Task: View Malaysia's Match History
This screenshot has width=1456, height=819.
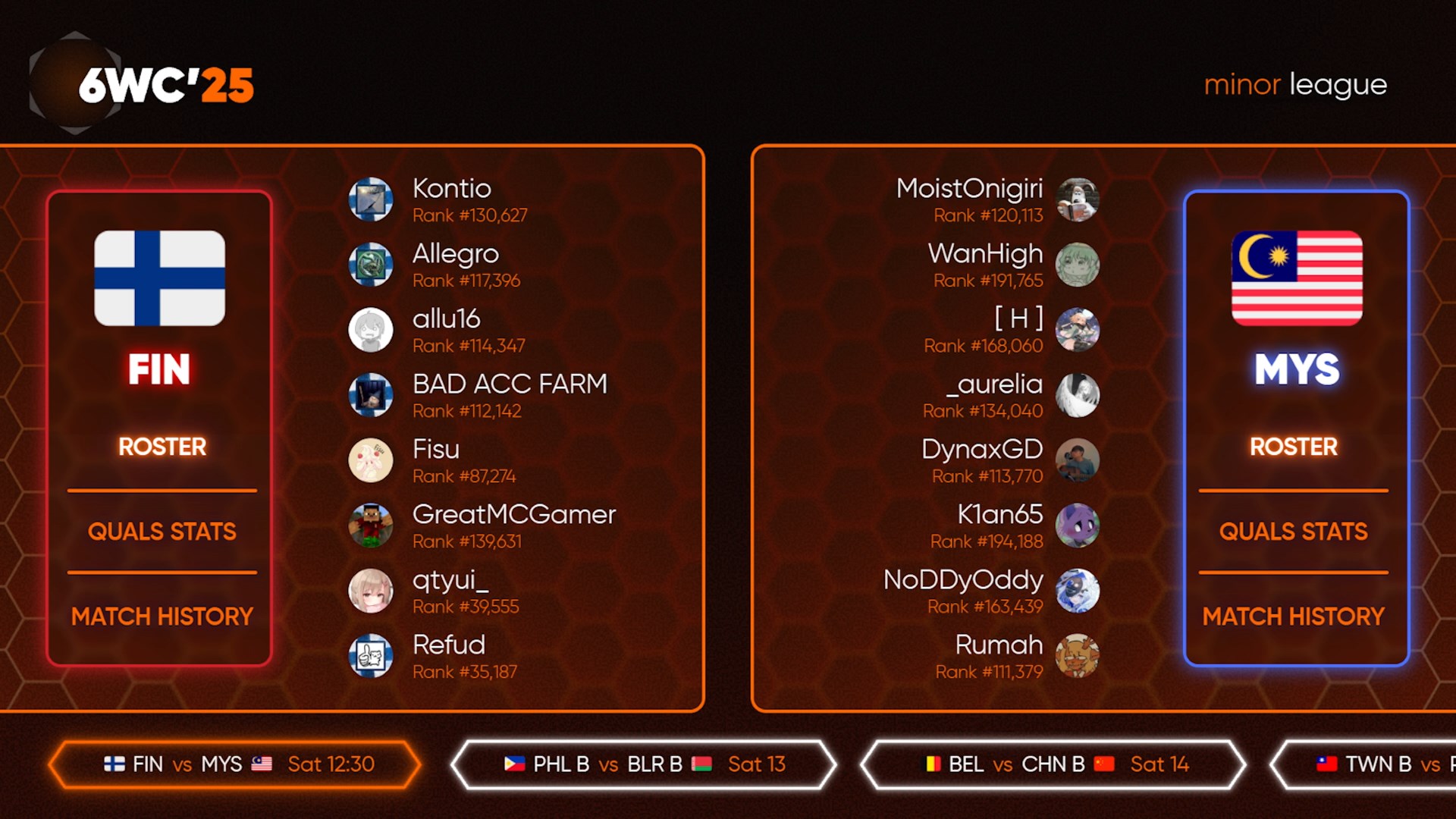Action: pyautogui.click(x=1293, y=617)
